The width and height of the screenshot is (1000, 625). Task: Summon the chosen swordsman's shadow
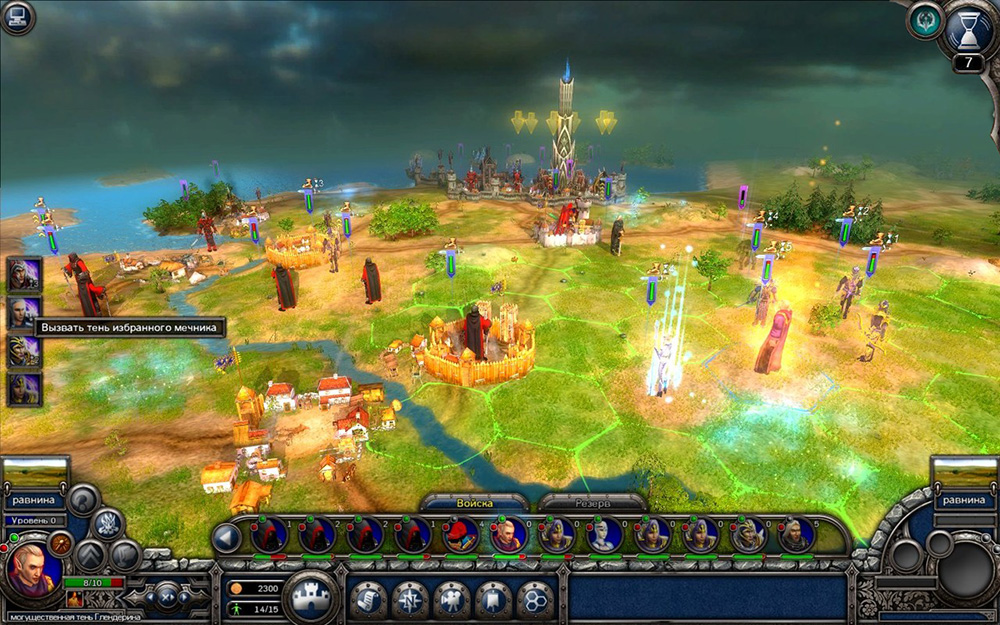click(24, 311)
